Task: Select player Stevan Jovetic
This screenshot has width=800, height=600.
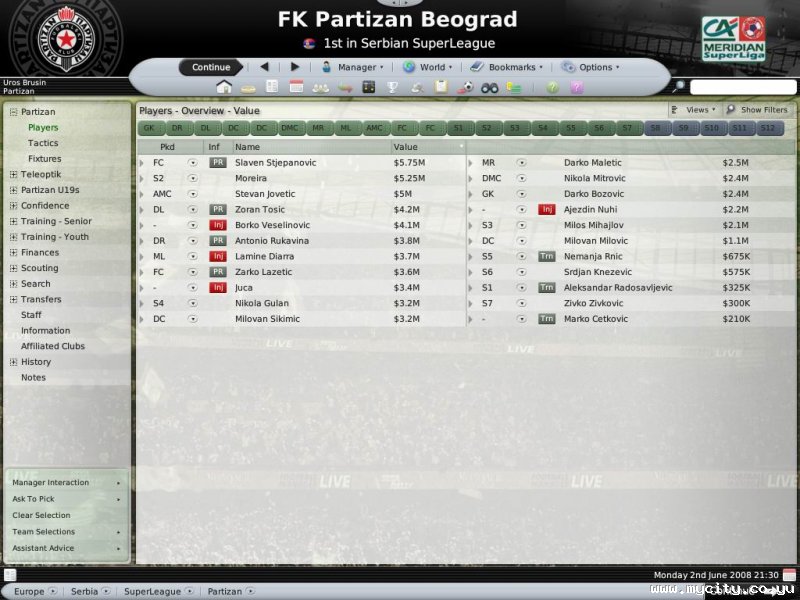Action: (x=266, y=194)
